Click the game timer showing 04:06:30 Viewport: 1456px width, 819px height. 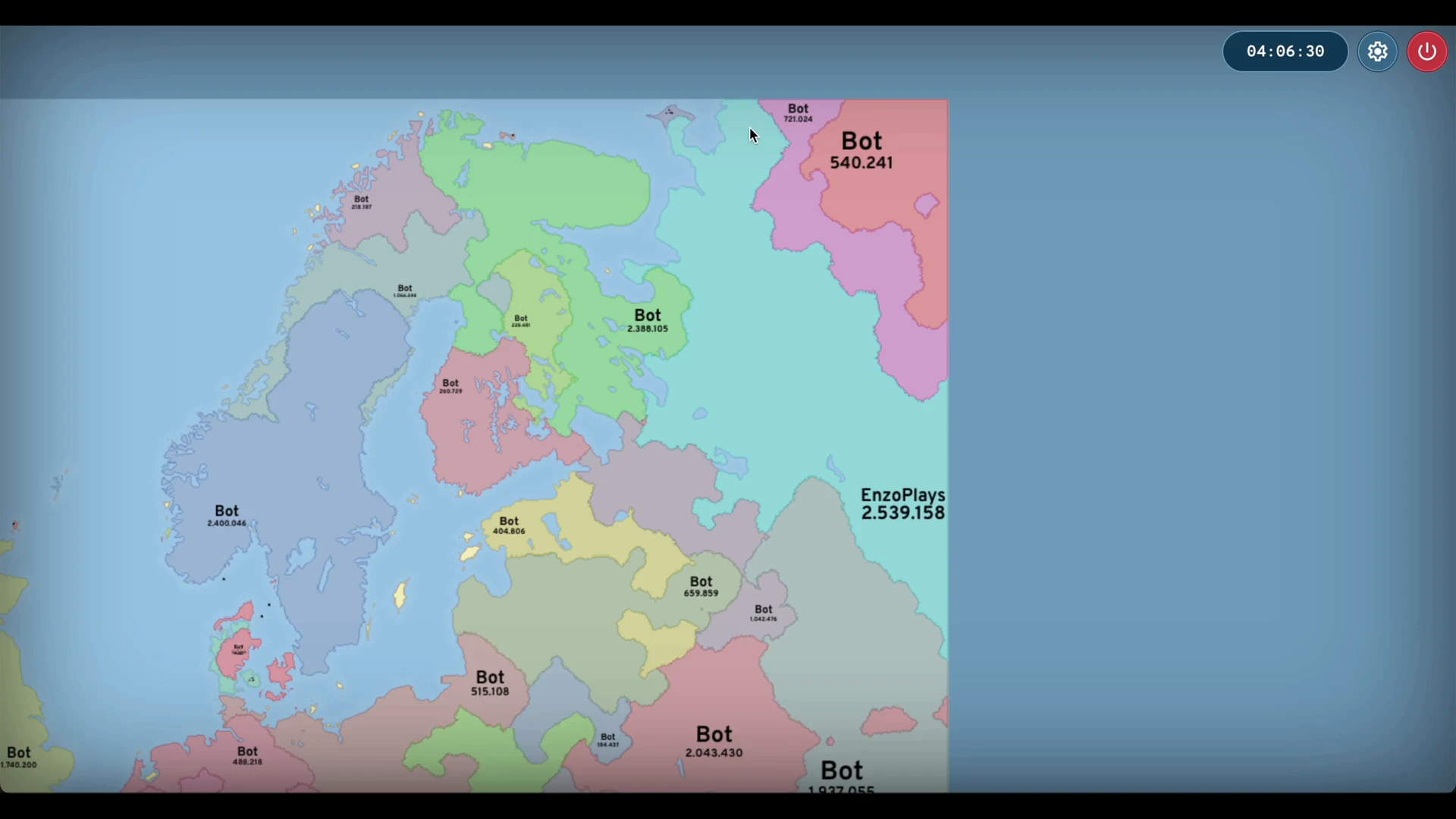1285,52
